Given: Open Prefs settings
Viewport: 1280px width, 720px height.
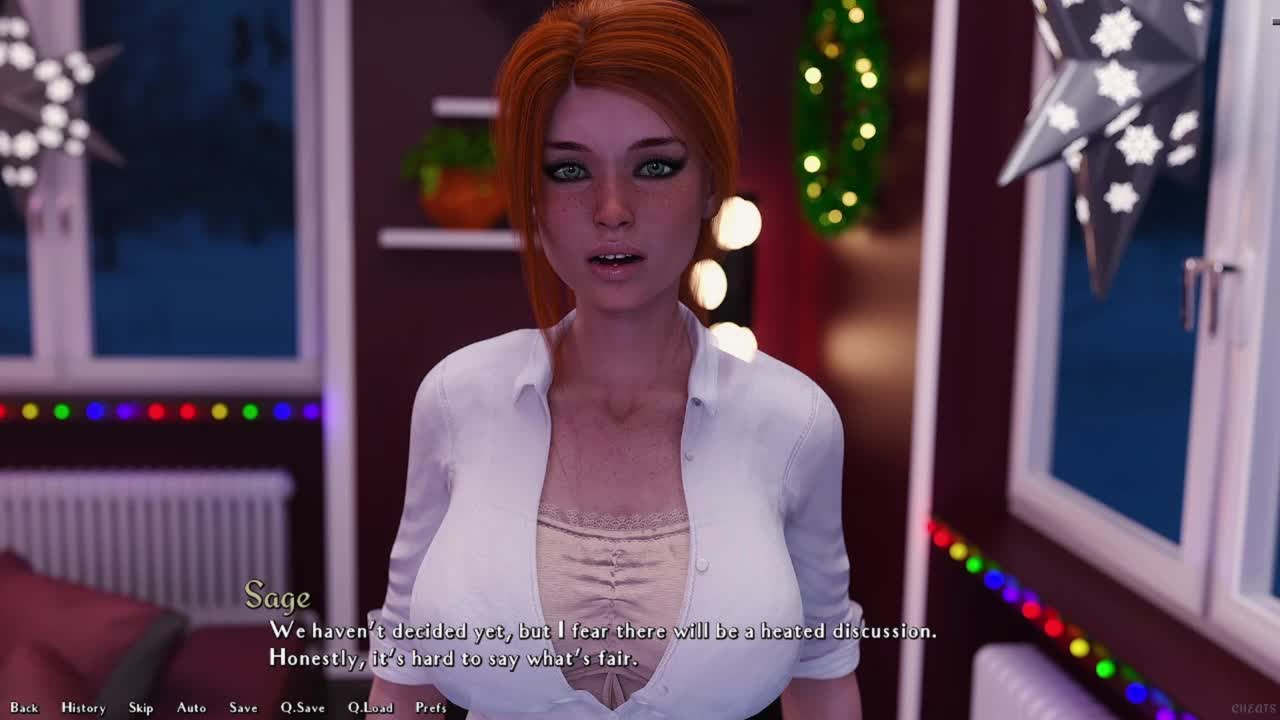Looking at the screenshot, I should [431, 708].
